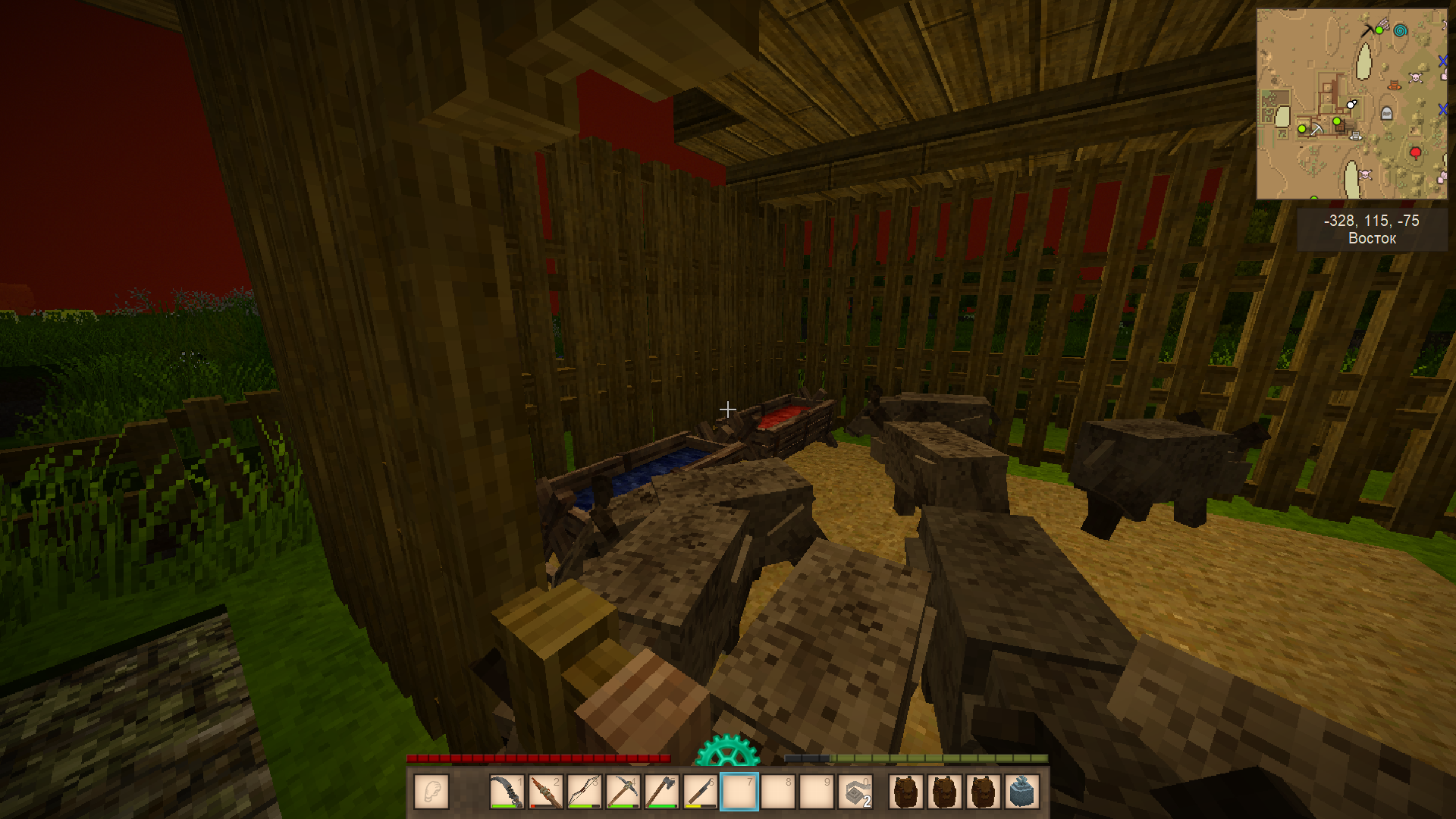Pick the knife in hotbar slot 6
The image size is (1456, 819).
coord(700,792)
